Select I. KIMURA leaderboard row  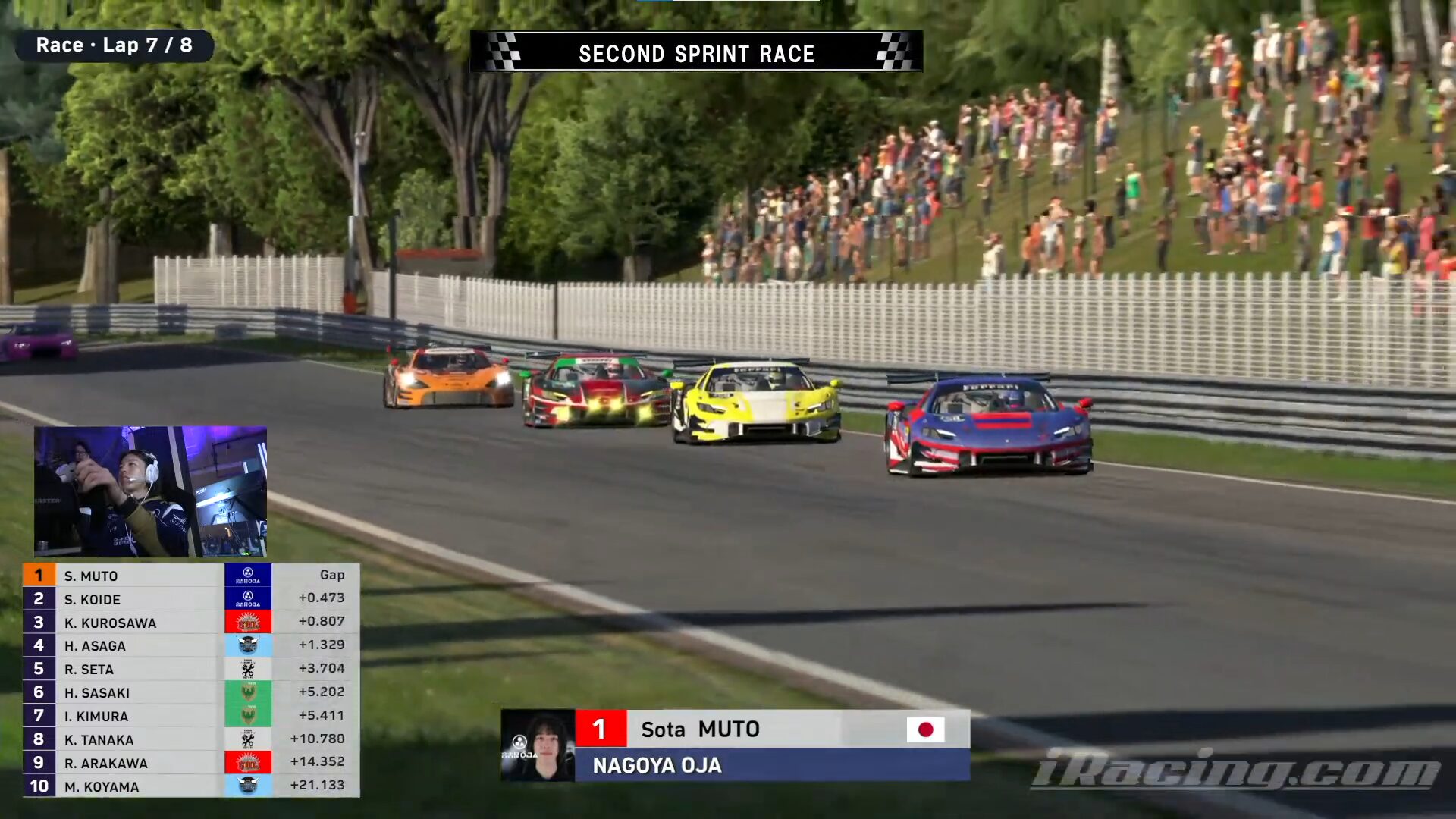click(190, 716)
